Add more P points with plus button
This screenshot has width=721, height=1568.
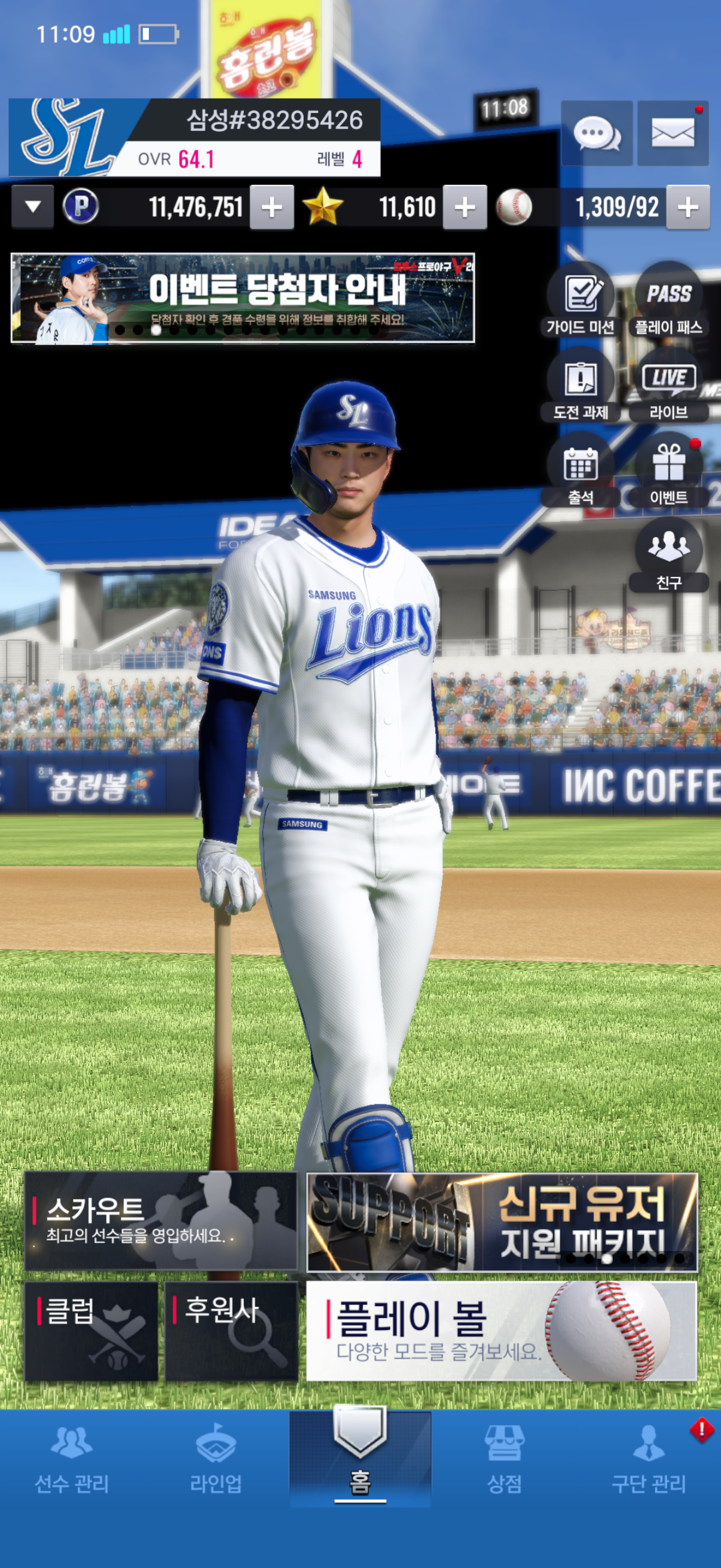point(272,208)
